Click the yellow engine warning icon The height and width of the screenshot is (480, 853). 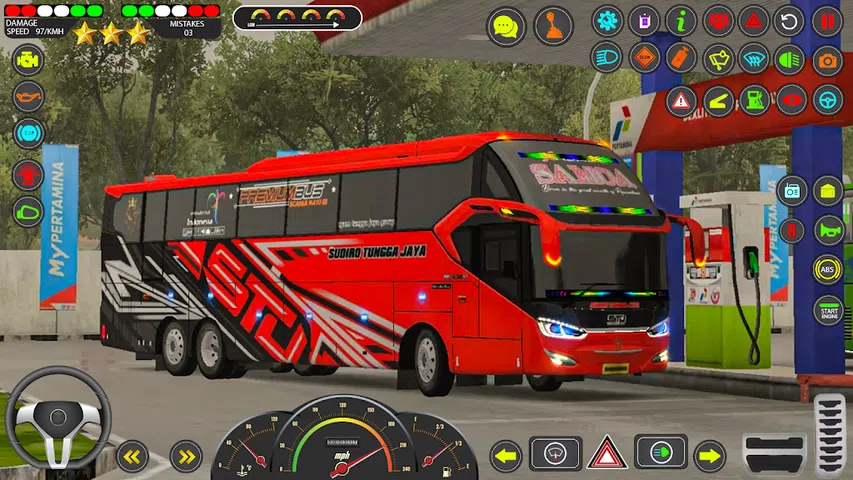28,59
